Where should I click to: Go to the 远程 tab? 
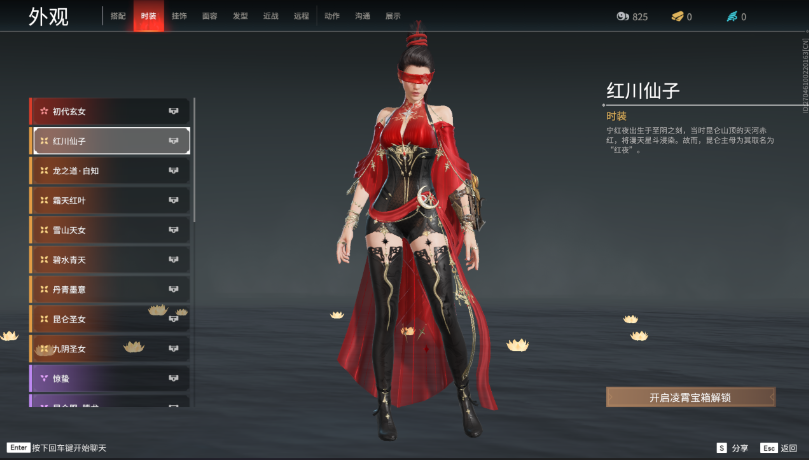tap(301, 17)
